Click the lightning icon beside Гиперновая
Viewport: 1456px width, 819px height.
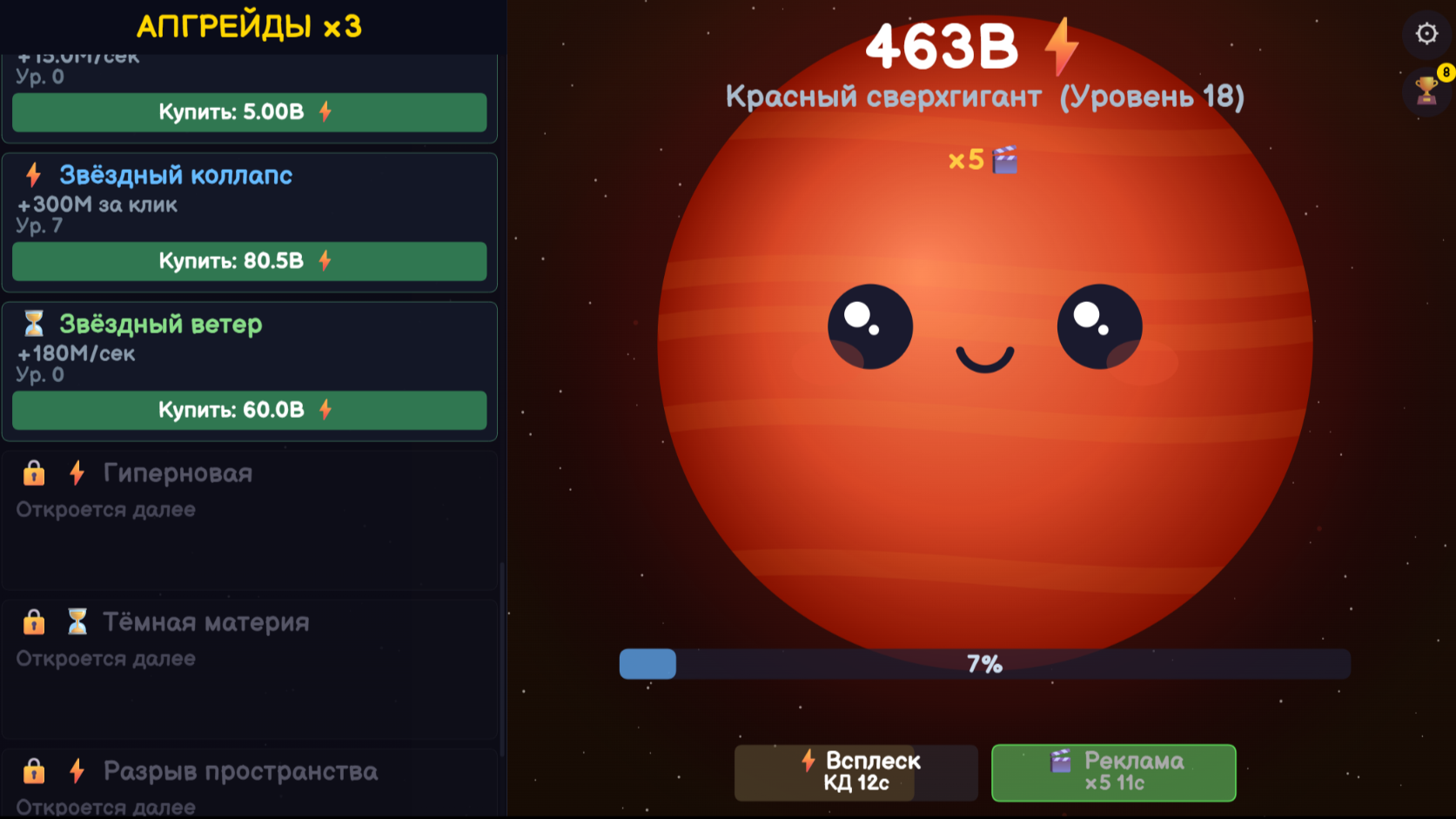[78, 473]
